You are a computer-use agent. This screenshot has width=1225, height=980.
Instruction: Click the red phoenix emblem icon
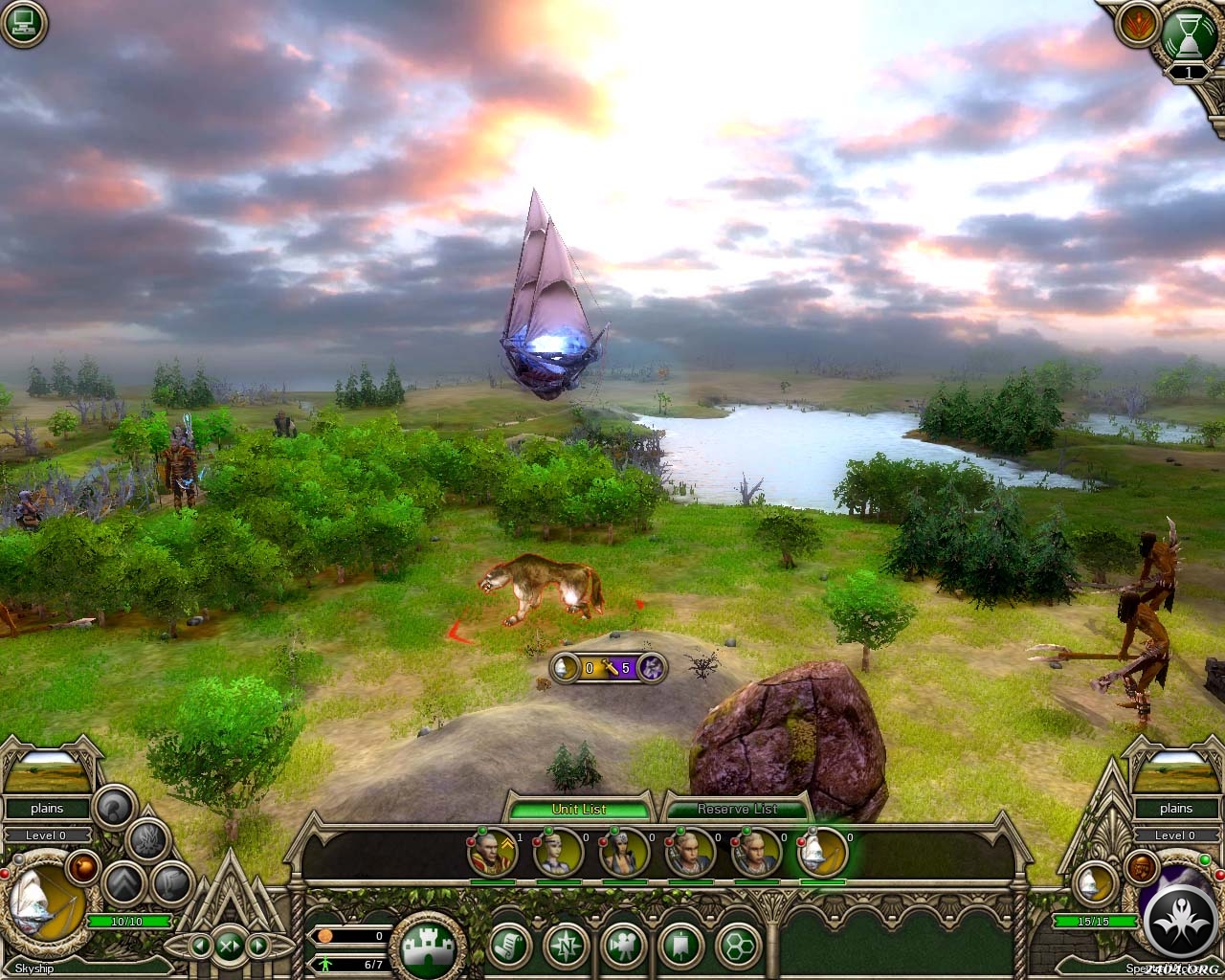pyautogui.click(x=1134, y=24)
